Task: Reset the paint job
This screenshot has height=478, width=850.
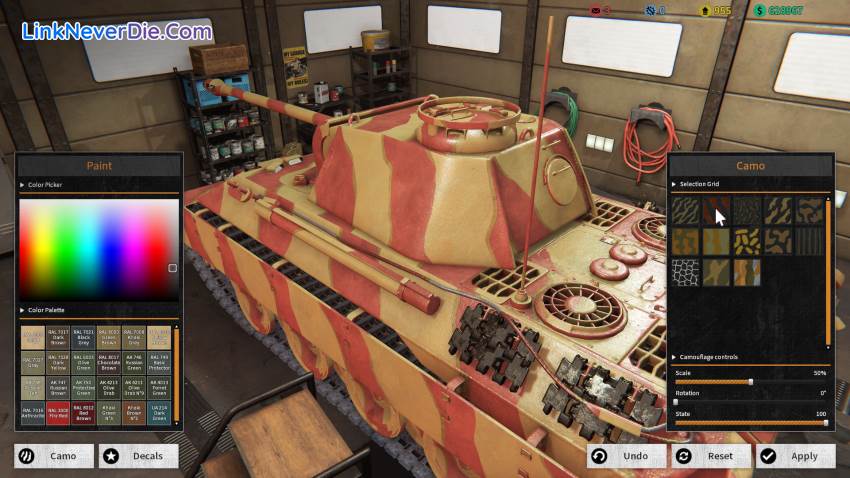Action: point(710,456)
